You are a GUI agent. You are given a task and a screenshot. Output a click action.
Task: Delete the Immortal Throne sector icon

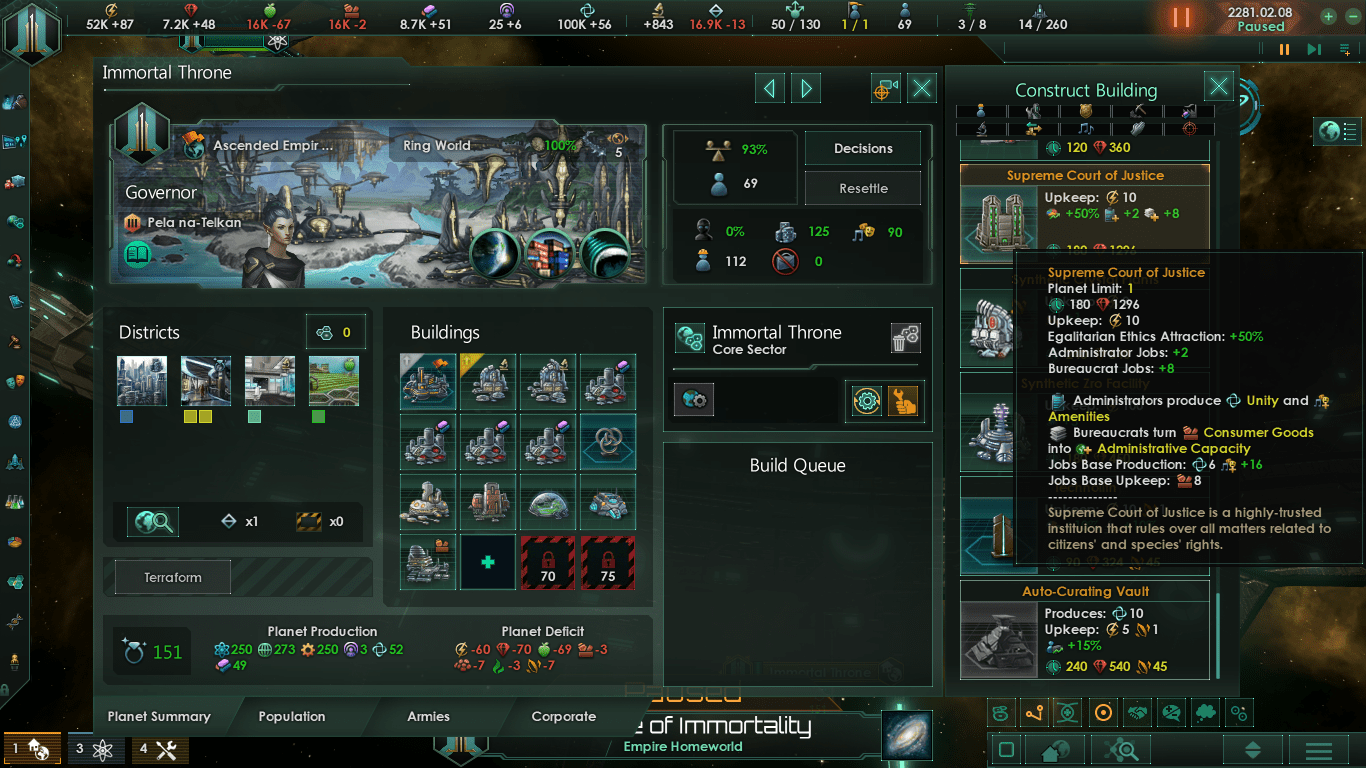pyautogui.click(x=905, y=339)
